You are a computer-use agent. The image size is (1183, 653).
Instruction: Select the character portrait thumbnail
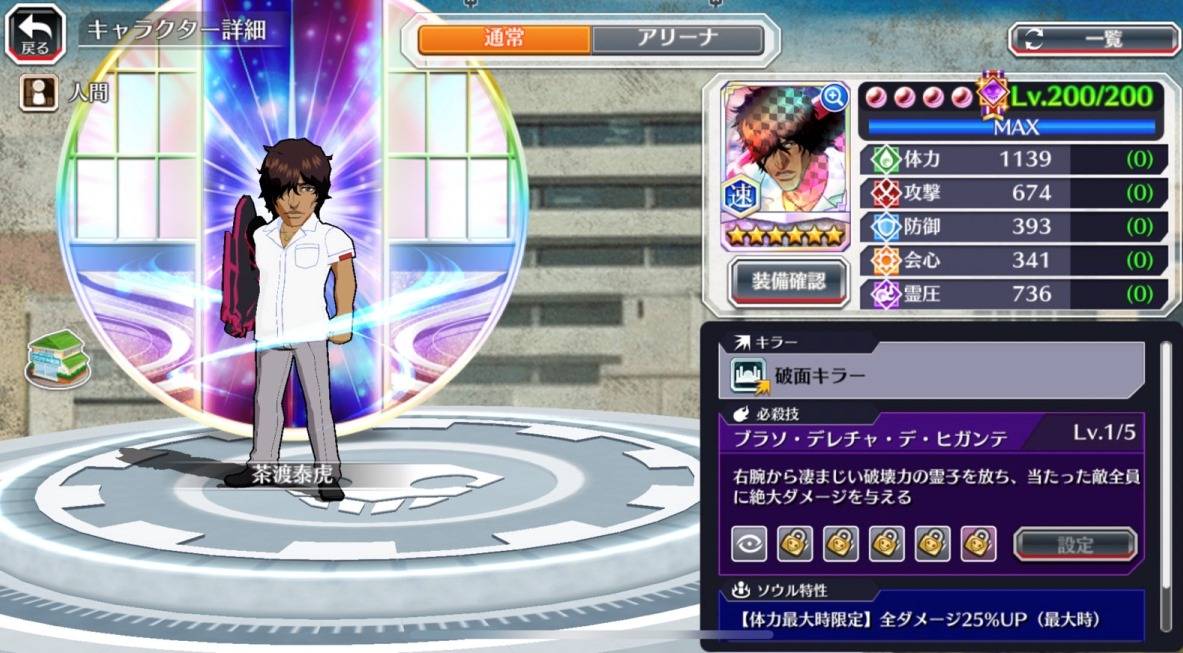(x=784, y=160)
